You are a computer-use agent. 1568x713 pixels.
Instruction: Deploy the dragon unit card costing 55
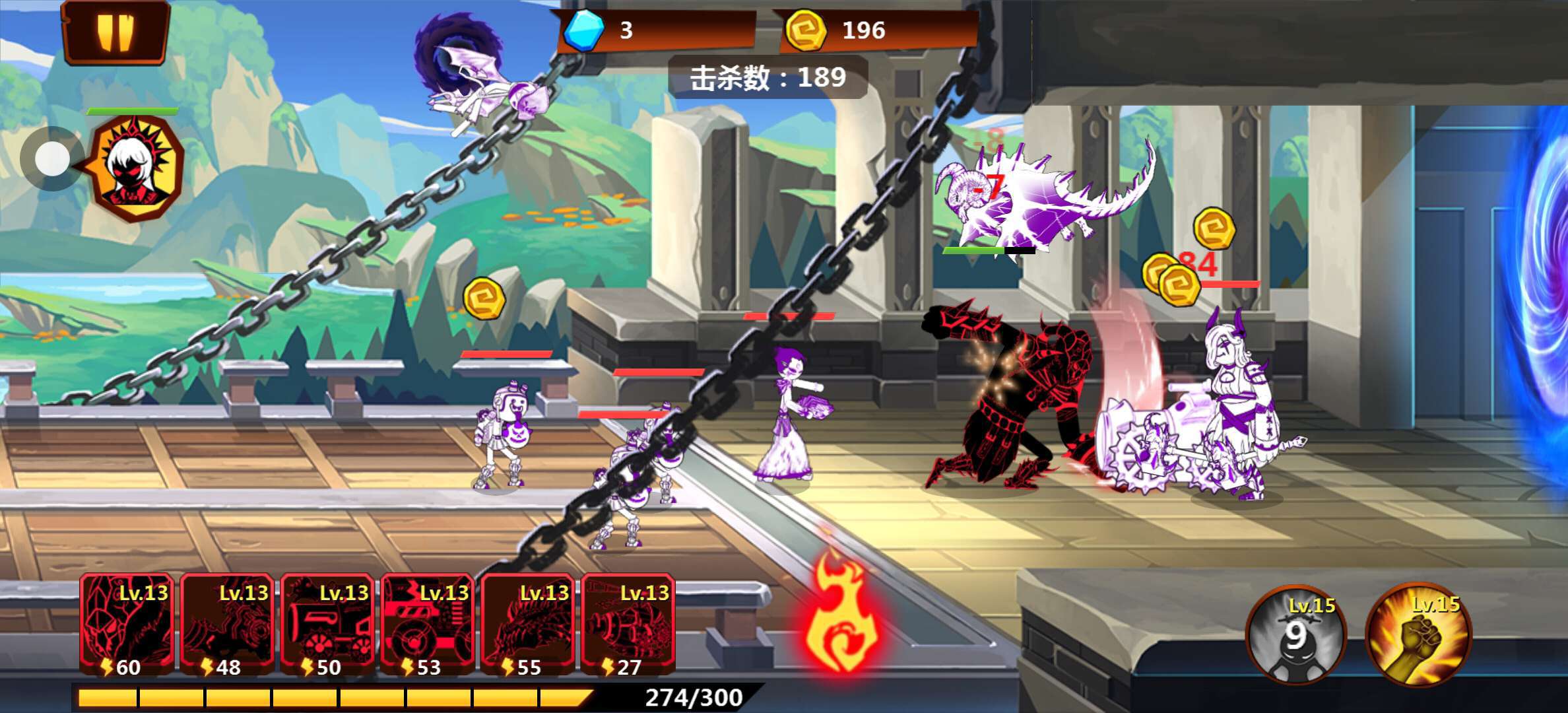pos(529,625)
